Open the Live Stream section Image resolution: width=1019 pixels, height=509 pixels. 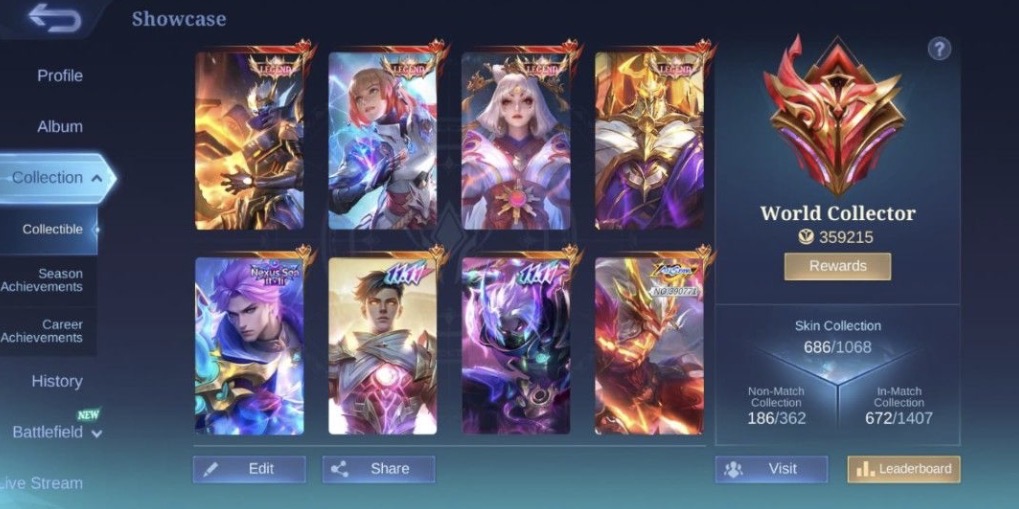tap(42, 483)
